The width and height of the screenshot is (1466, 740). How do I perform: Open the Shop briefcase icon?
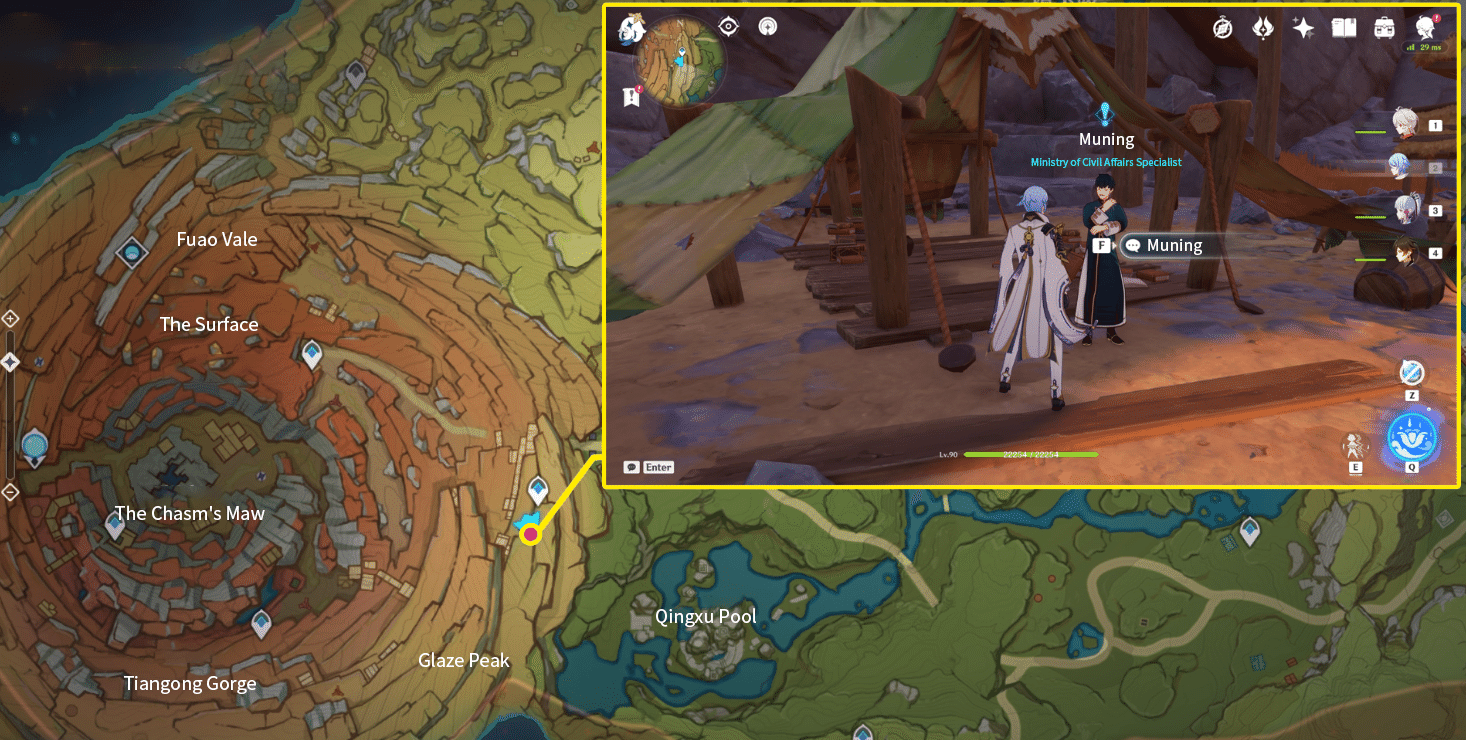coord(1384,27)
